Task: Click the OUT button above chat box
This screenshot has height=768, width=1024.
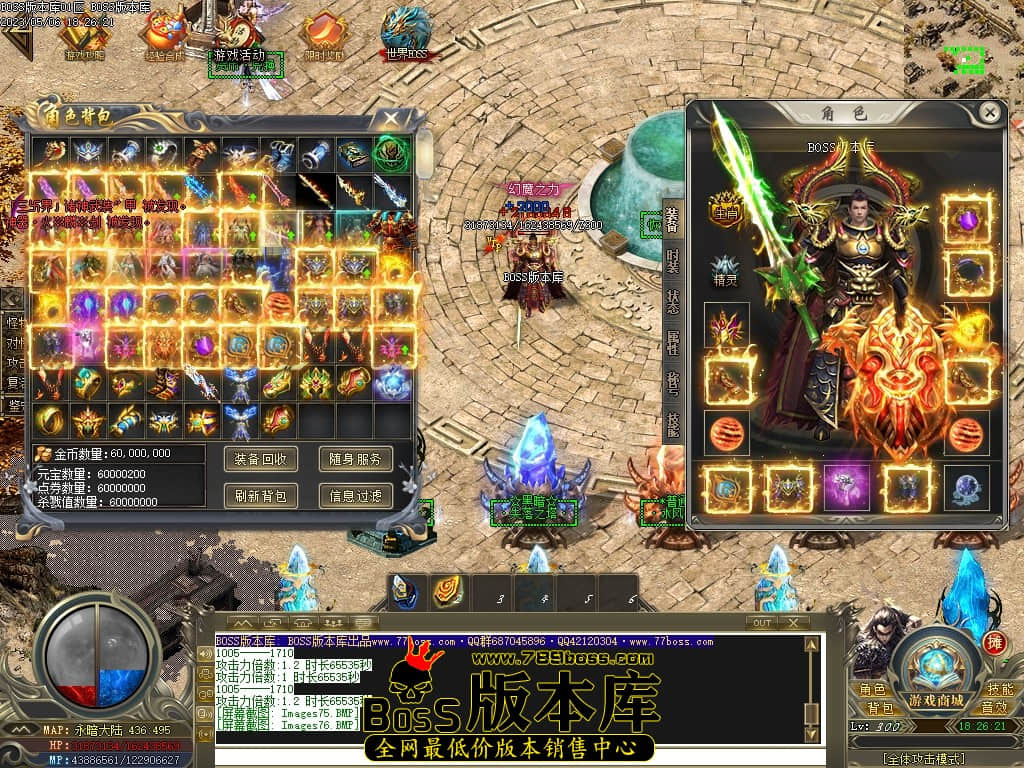Action: pos(763,622)
